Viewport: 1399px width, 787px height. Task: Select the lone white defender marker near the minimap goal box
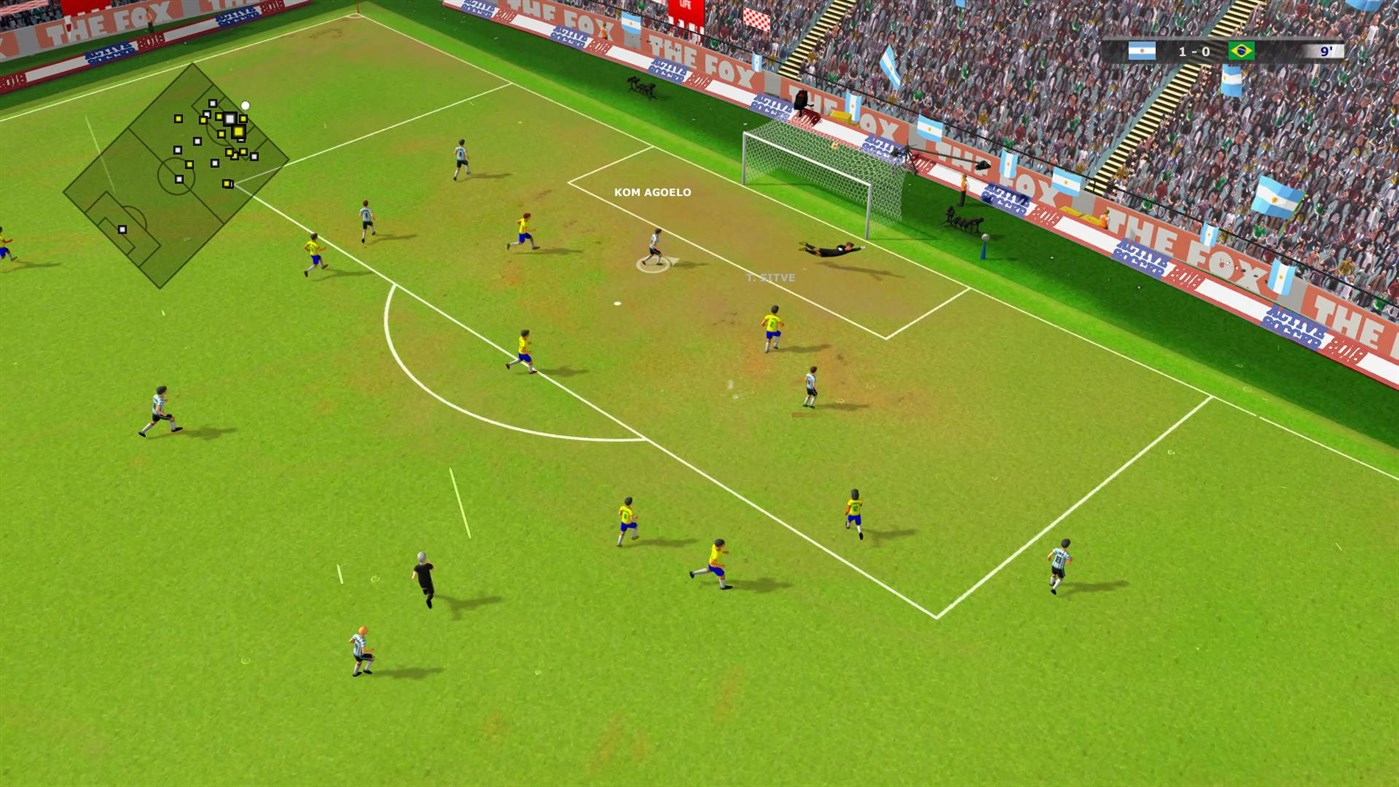[122, 230]
